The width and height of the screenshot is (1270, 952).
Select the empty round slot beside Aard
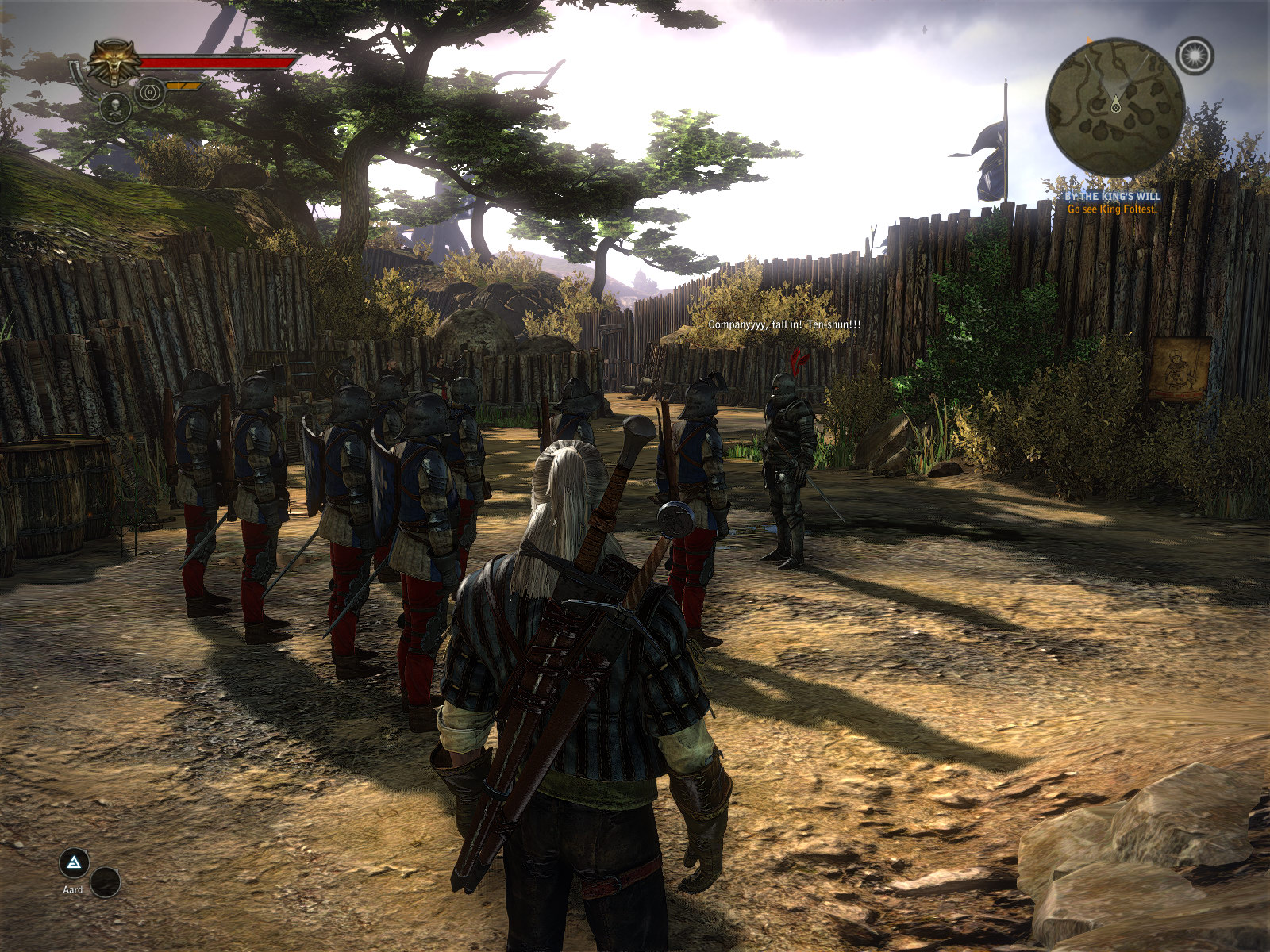coord(105,881)
